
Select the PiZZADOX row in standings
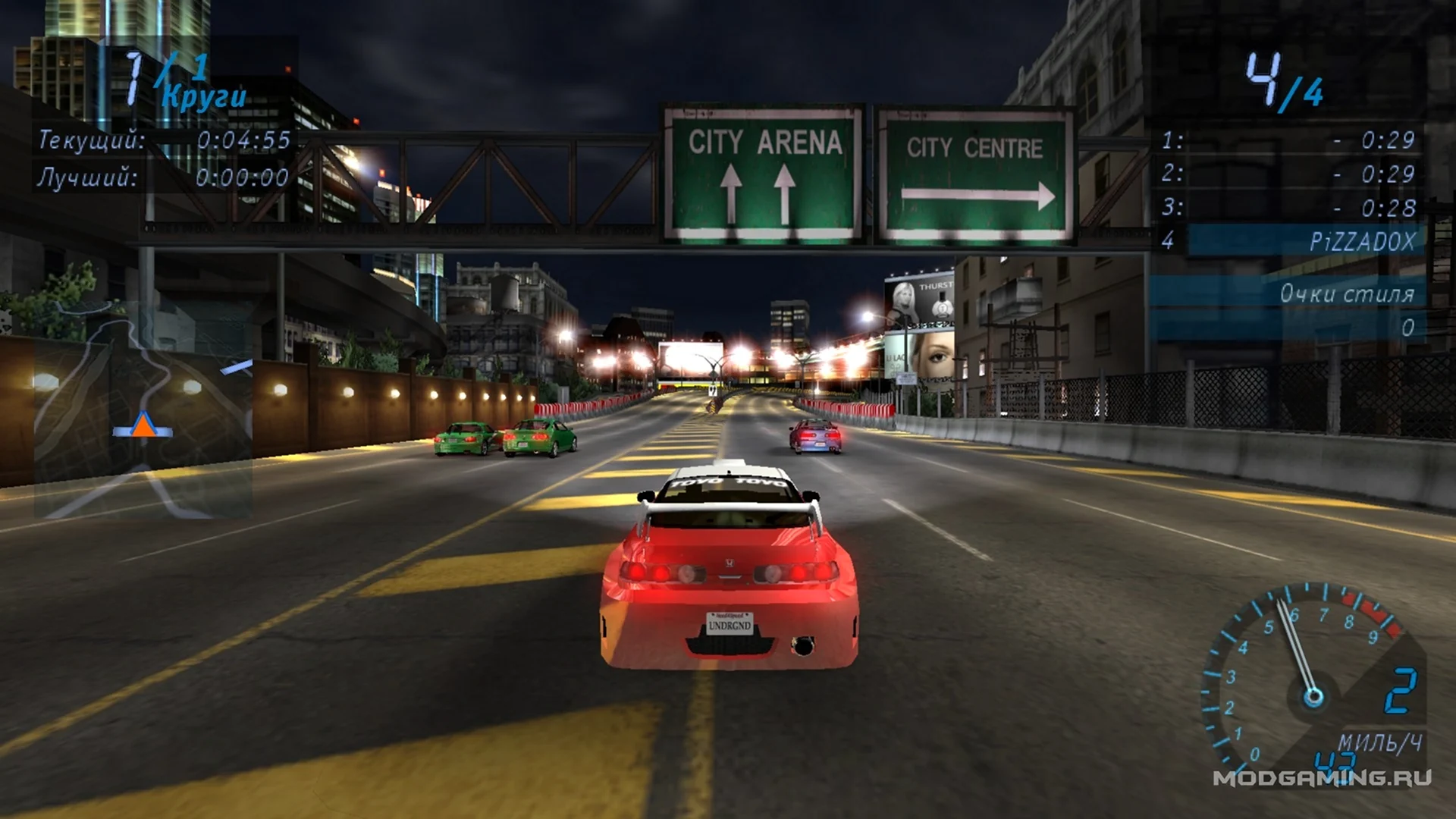(1289, 241)
